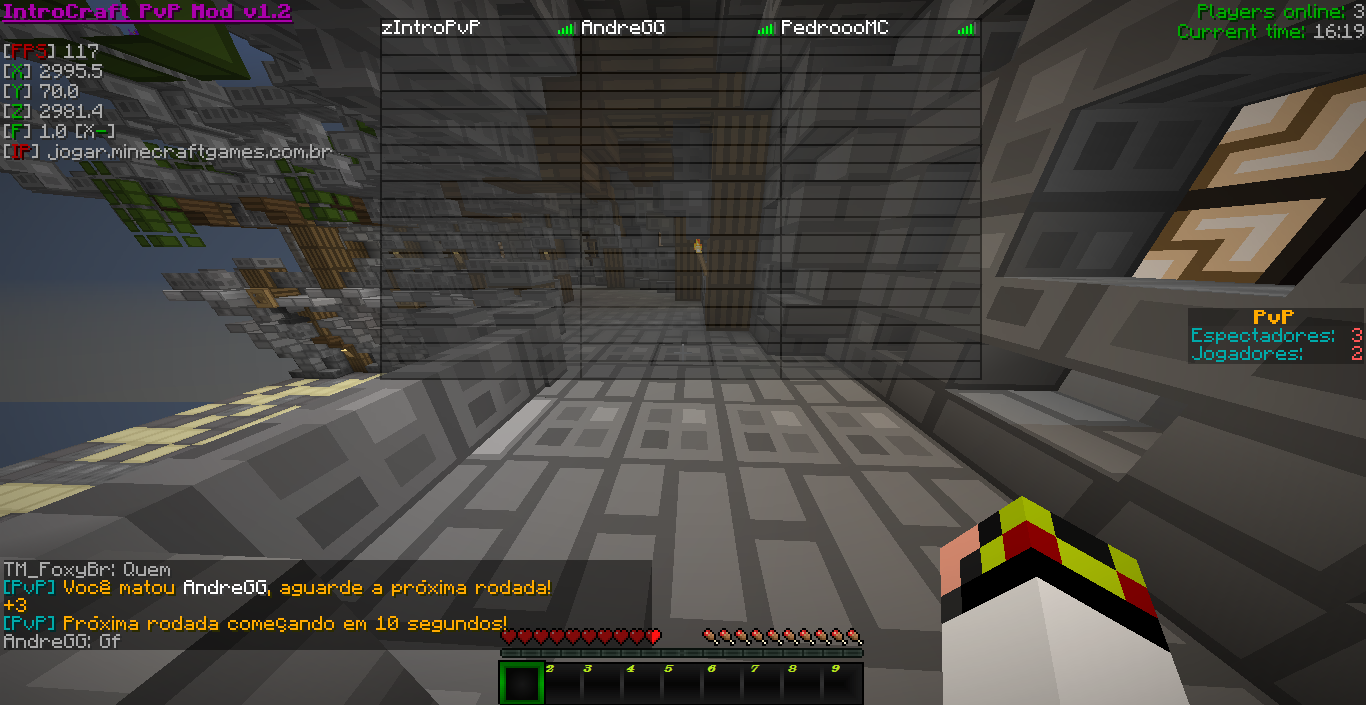Choose the hotbar slot numbered 9

(841, 683)
